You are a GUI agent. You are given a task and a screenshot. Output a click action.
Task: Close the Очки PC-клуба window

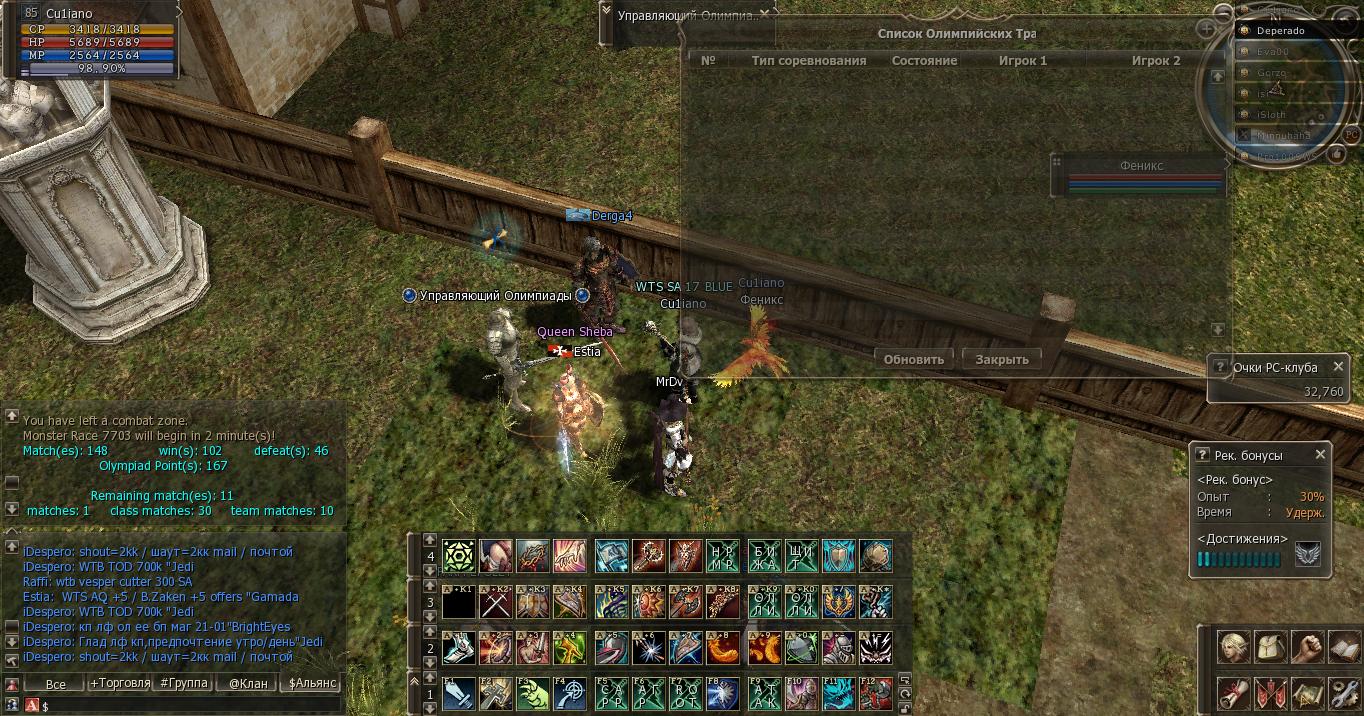[1340, 366]
